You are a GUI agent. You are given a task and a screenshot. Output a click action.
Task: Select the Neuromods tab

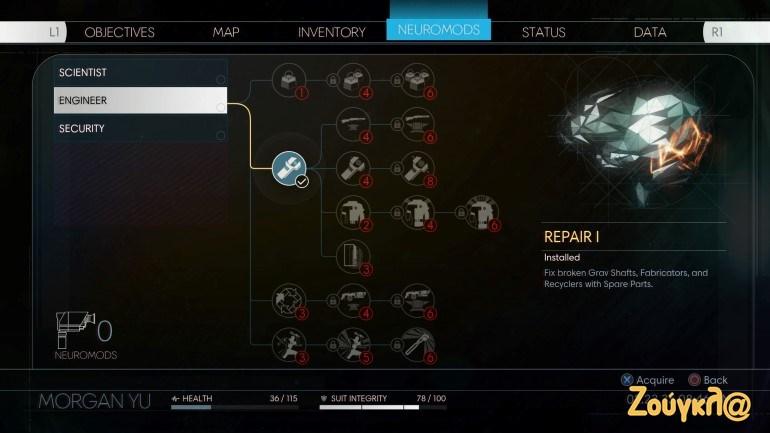click(438, 30)
